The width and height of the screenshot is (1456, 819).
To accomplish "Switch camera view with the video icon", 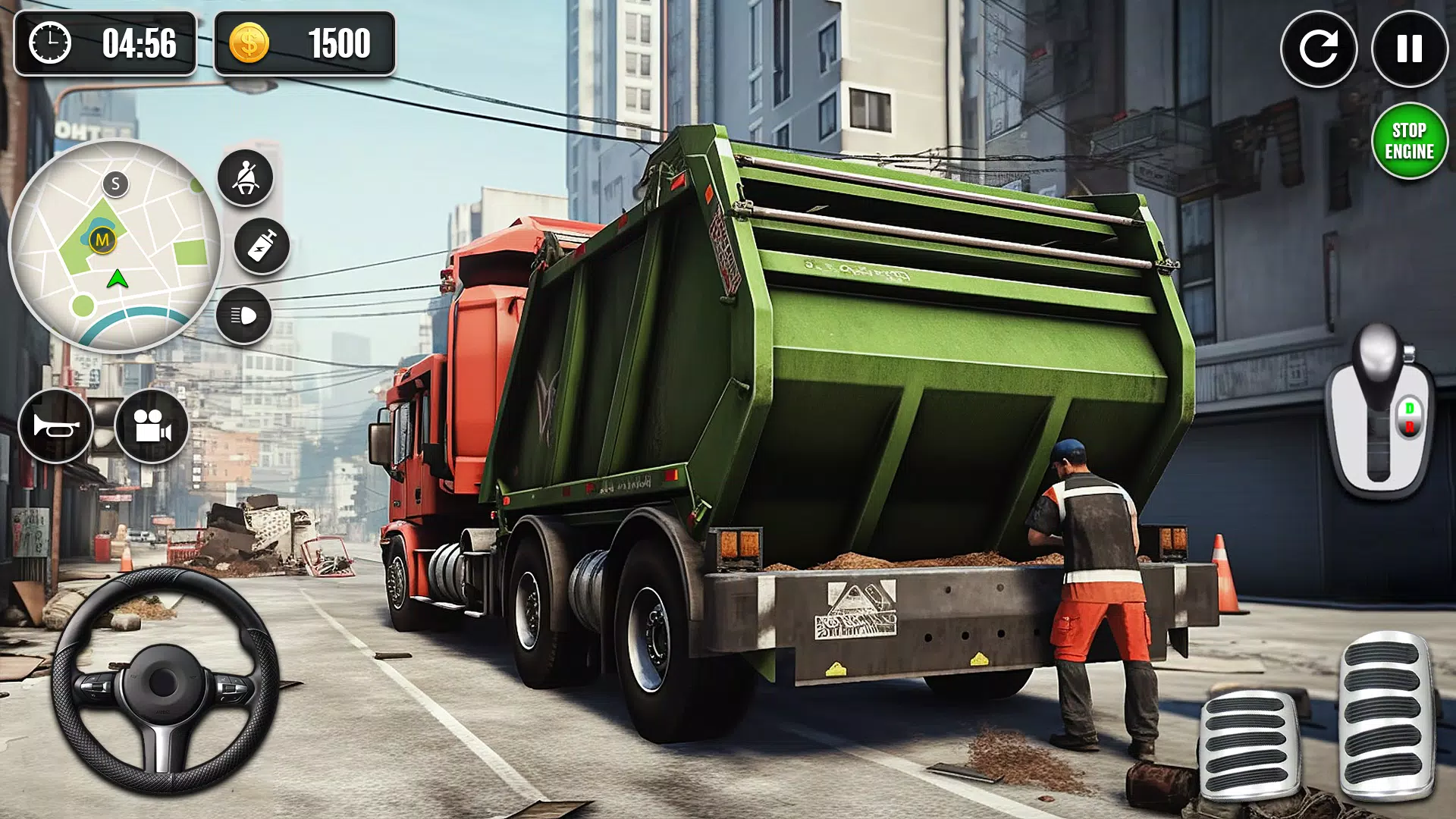I will [150, 426].
